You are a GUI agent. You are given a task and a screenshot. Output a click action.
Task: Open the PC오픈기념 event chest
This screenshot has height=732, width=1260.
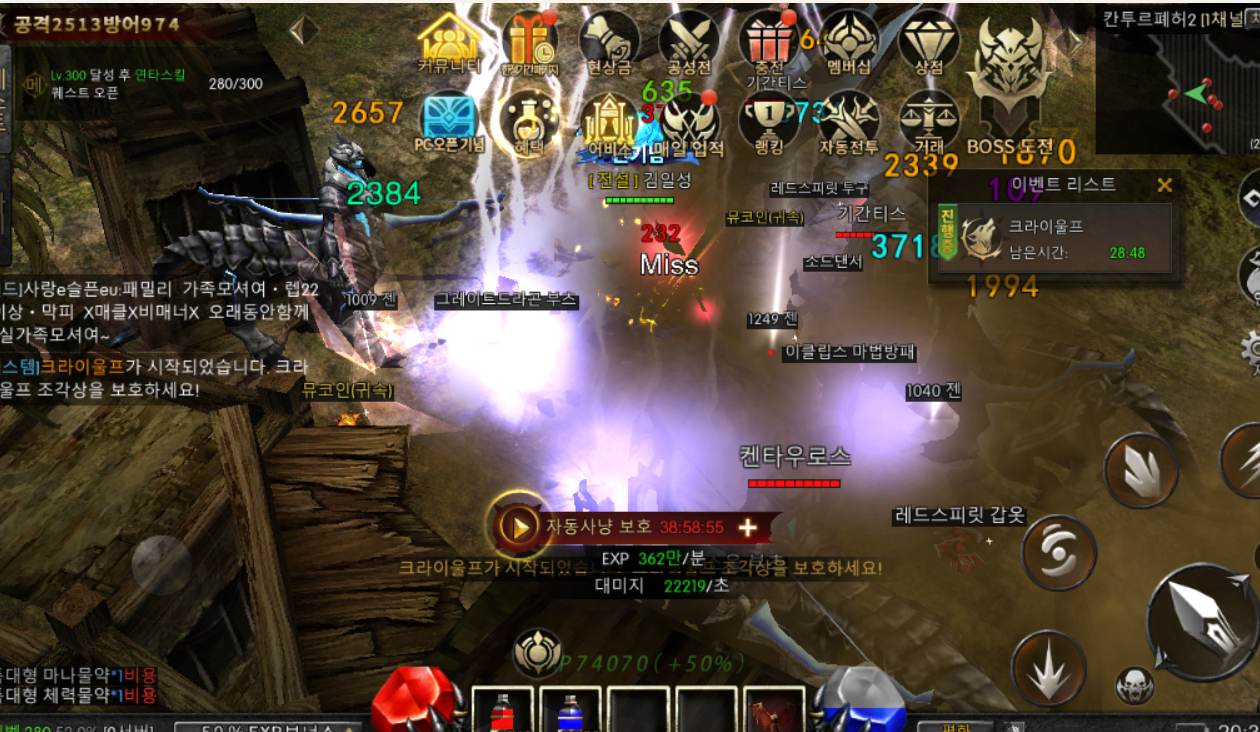pos(449,120)
